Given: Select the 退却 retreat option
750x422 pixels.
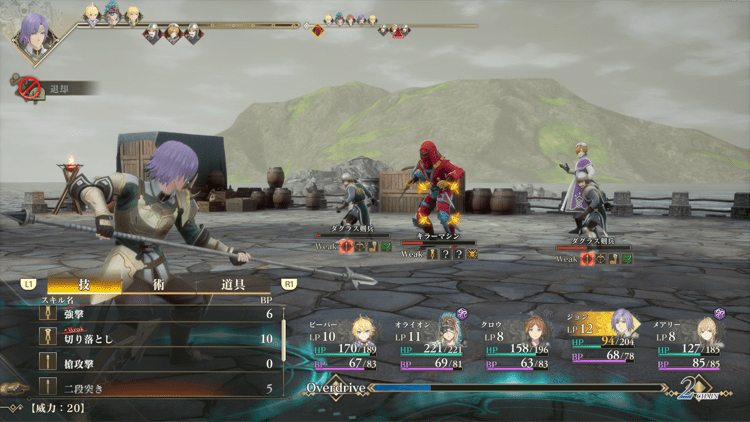Looking at the screenshot, I should pos(58,88).
